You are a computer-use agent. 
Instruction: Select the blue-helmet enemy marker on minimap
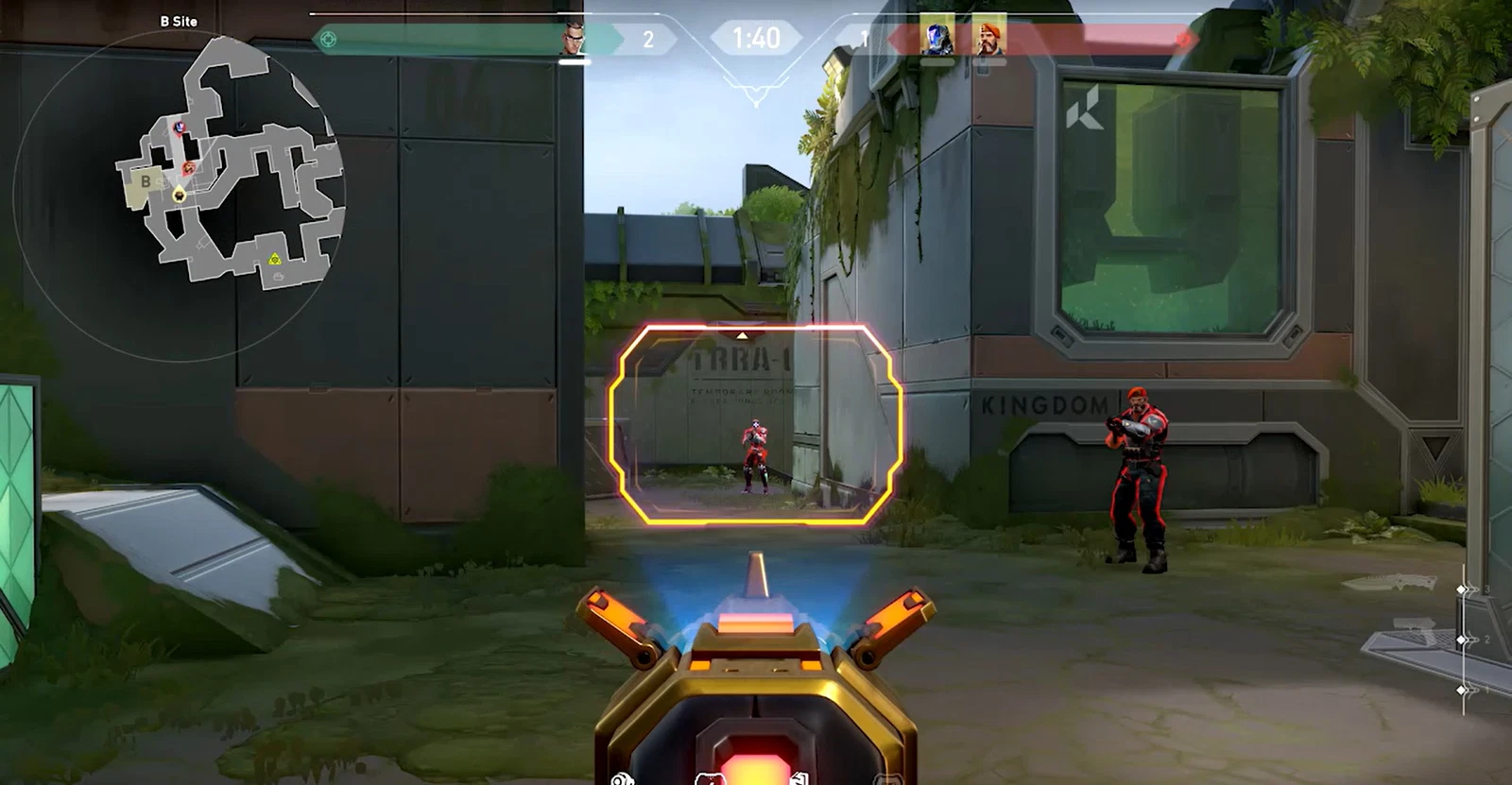click(x=180, y=127)
